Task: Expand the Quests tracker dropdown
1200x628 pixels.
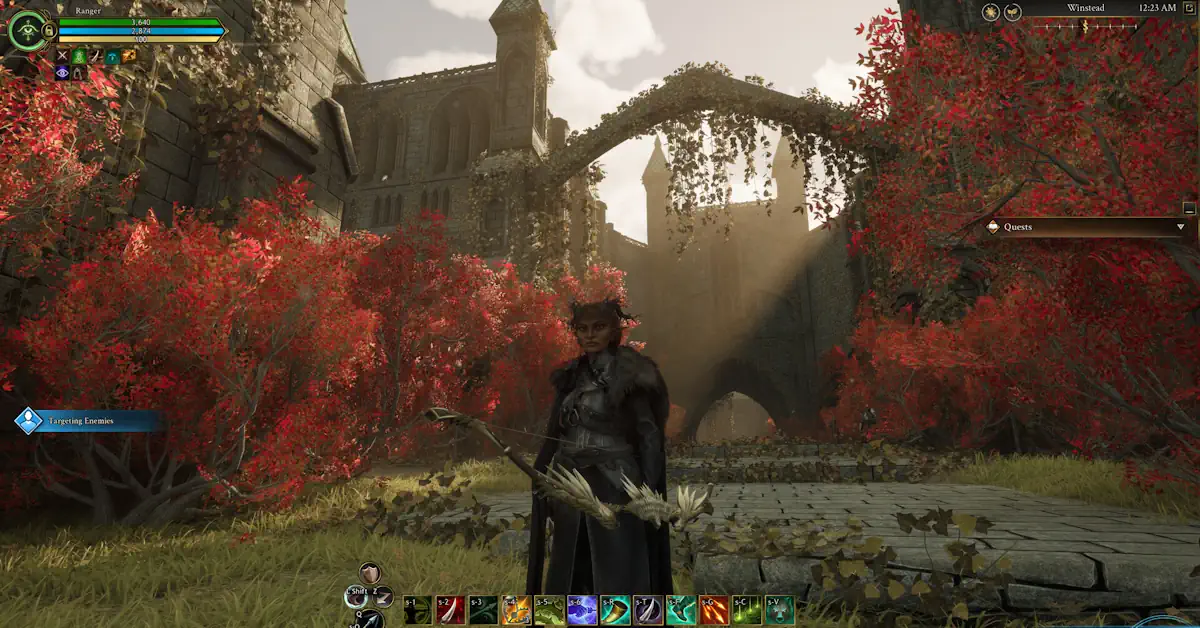Action: pyautogui.click(x=1181, y=227)
